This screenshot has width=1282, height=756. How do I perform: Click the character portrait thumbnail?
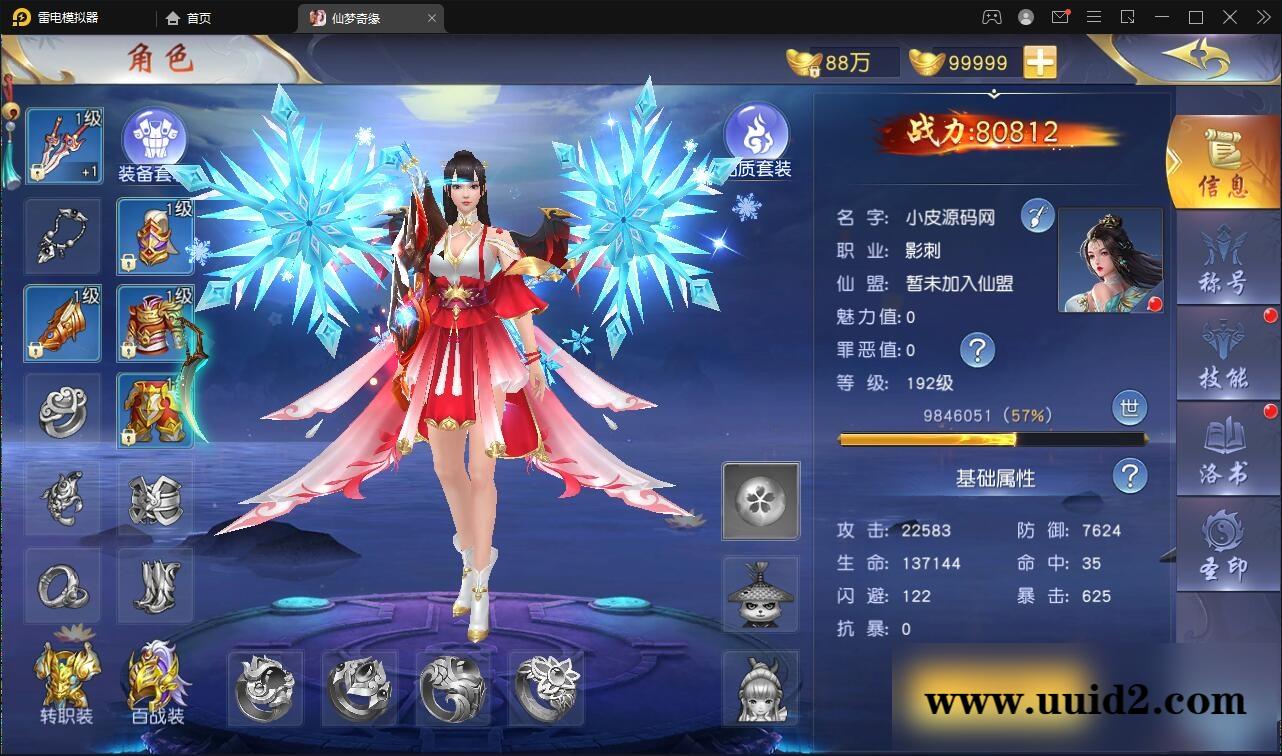[1110, 258]
